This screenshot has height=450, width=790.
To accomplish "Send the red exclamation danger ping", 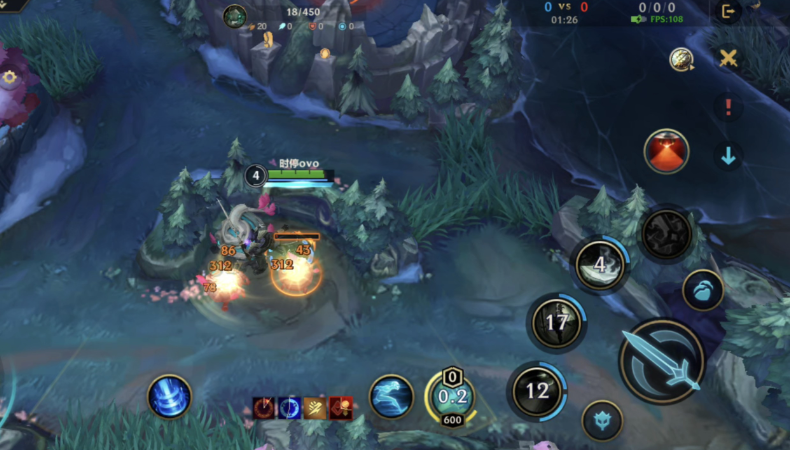I will [728, 107].
